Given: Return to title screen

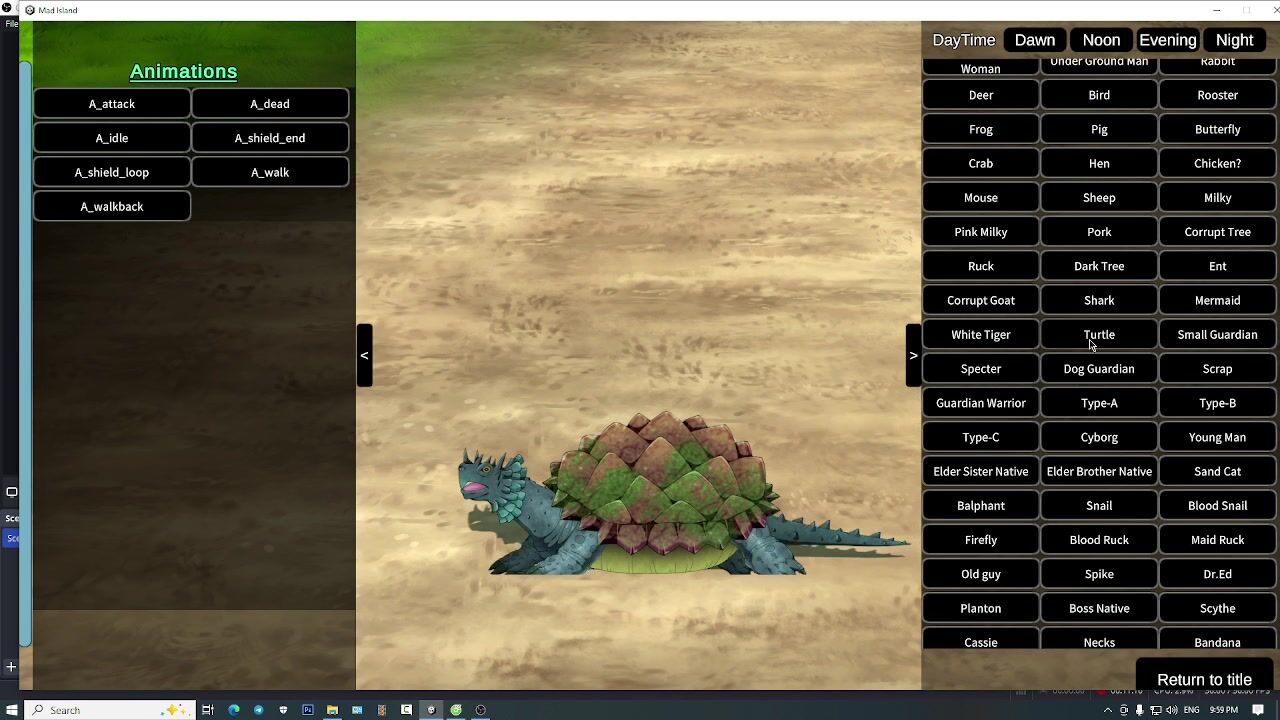Looking at the screenshot, I should pos(1204,680).
